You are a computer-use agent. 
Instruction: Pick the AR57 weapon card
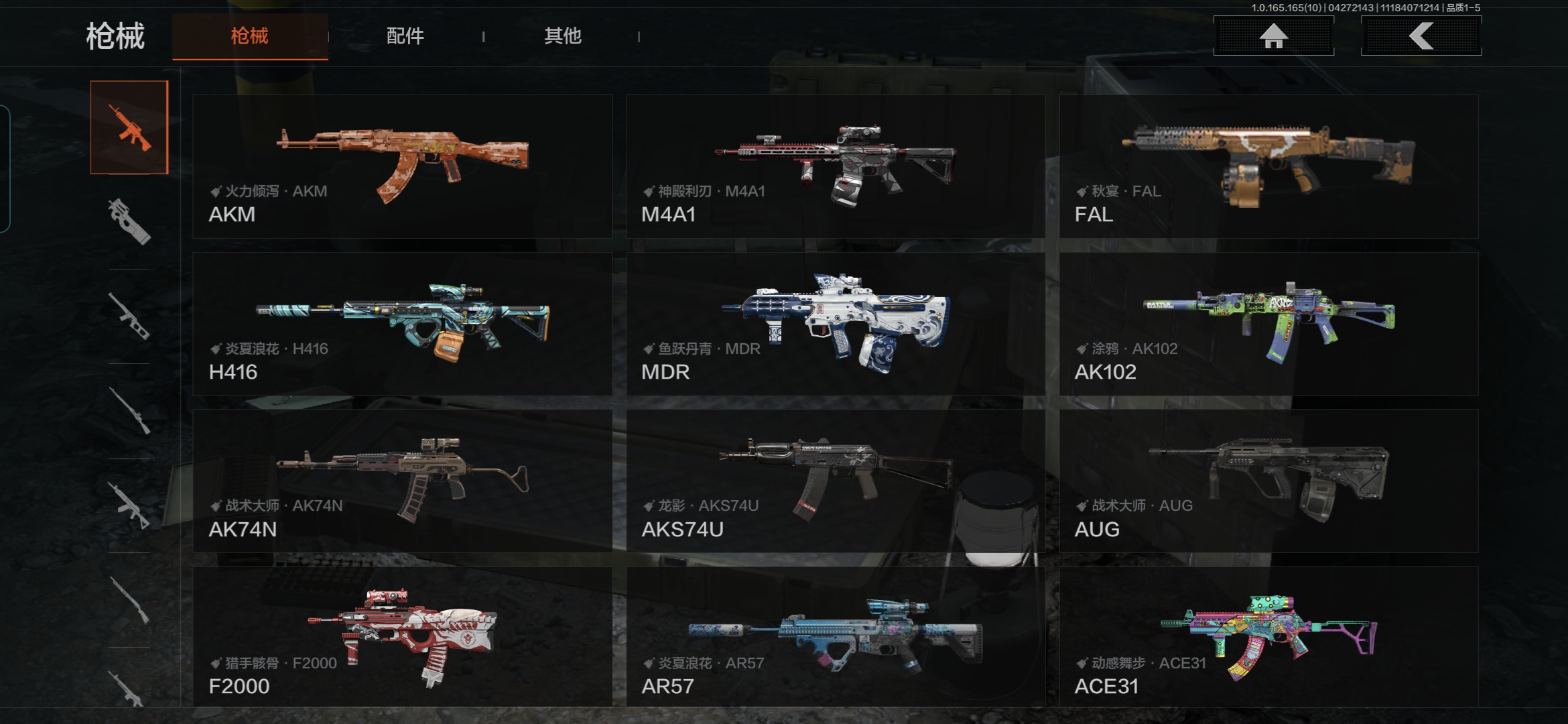pos(835,637)
